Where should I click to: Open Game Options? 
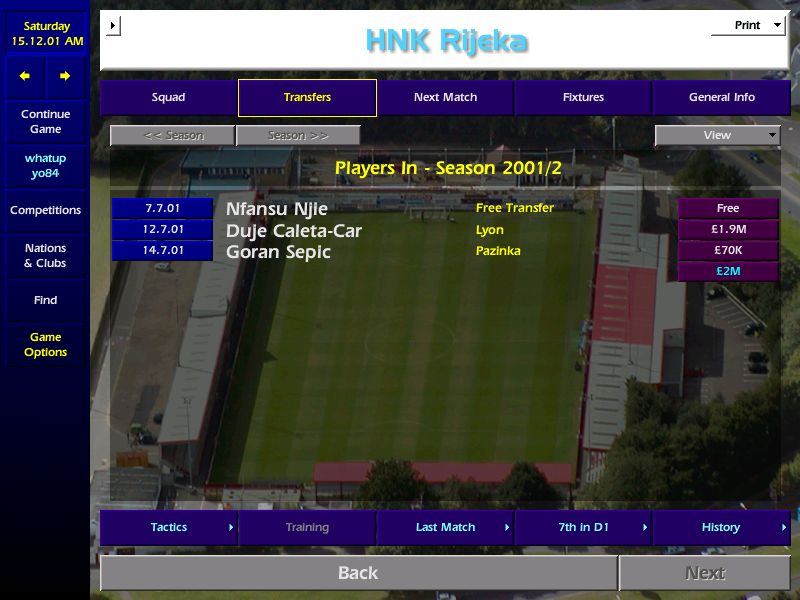click(x=45, y=345)
